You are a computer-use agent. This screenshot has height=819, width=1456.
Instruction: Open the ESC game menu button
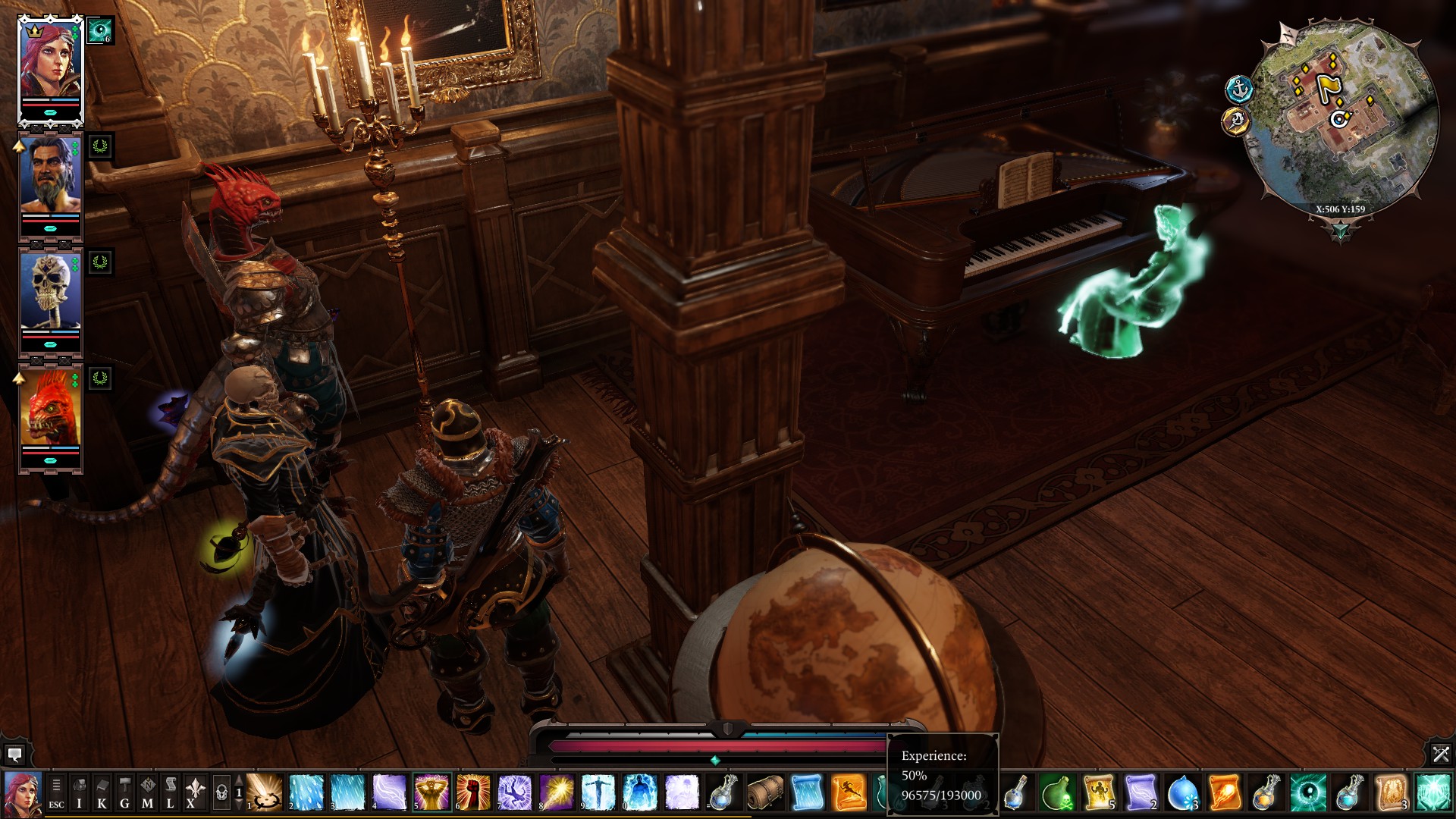tap(56, 793)
